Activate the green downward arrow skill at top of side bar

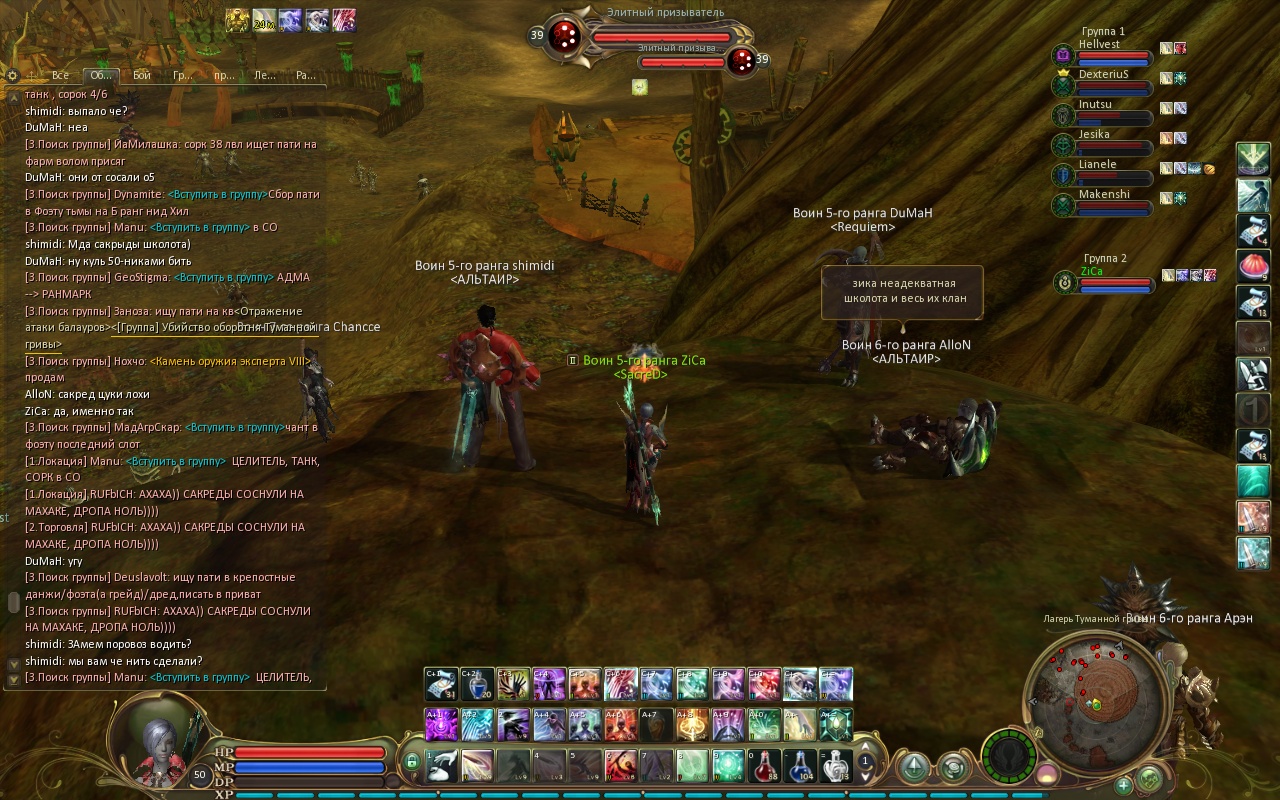1253,158
